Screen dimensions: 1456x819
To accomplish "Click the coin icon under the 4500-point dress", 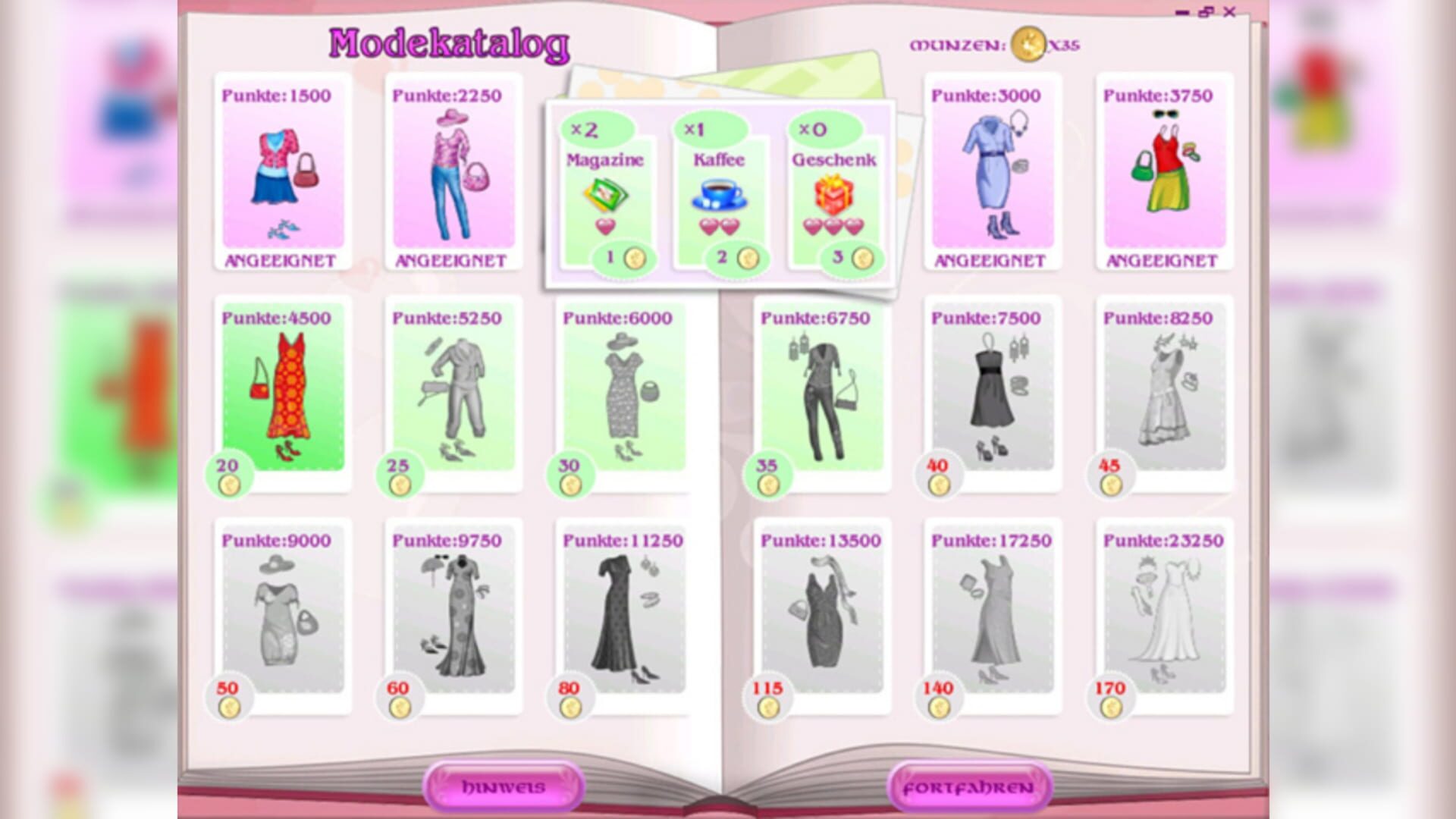I will point(231,485).
